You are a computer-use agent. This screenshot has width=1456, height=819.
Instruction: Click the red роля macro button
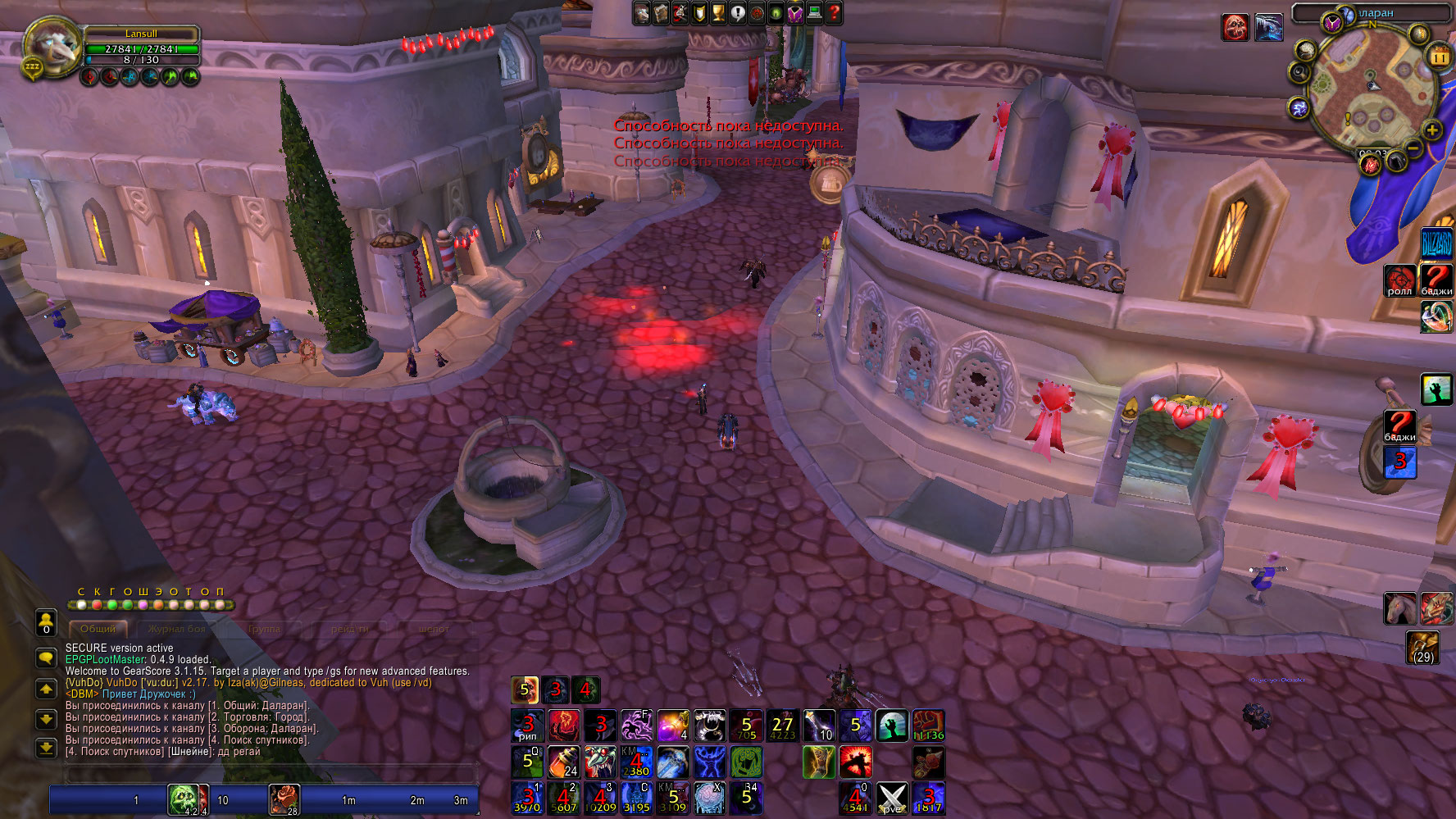pyautogui.click(x=1399, y=280)
